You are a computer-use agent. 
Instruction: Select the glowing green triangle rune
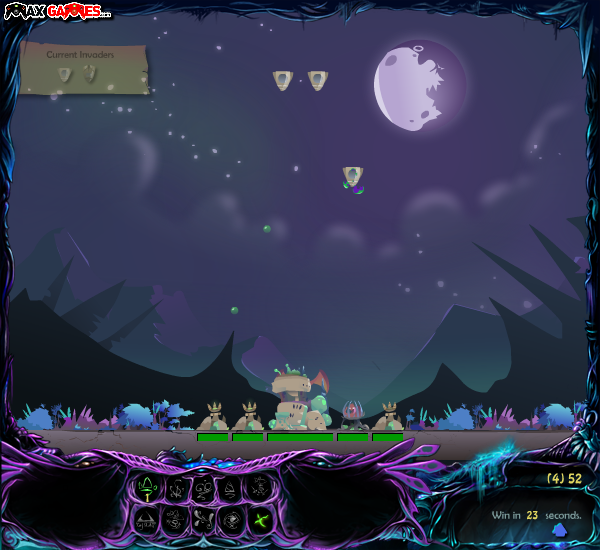(149, 488)
